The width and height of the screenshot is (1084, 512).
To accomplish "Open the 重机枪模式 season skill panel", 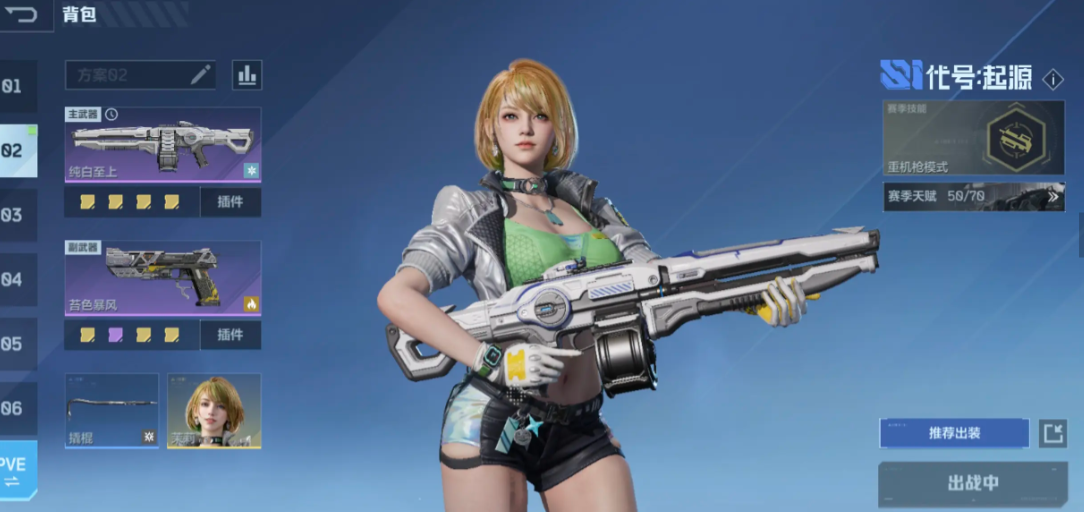I will (x=973, y=137).
